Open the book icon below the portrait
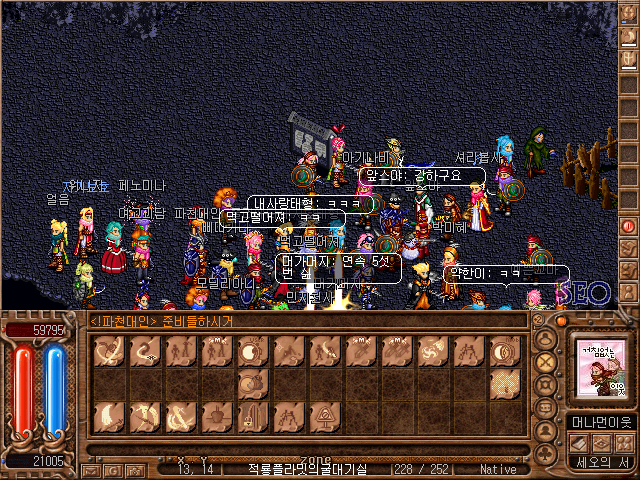Image resolution: width=640 pixels, height=480 pixels. 582,442
